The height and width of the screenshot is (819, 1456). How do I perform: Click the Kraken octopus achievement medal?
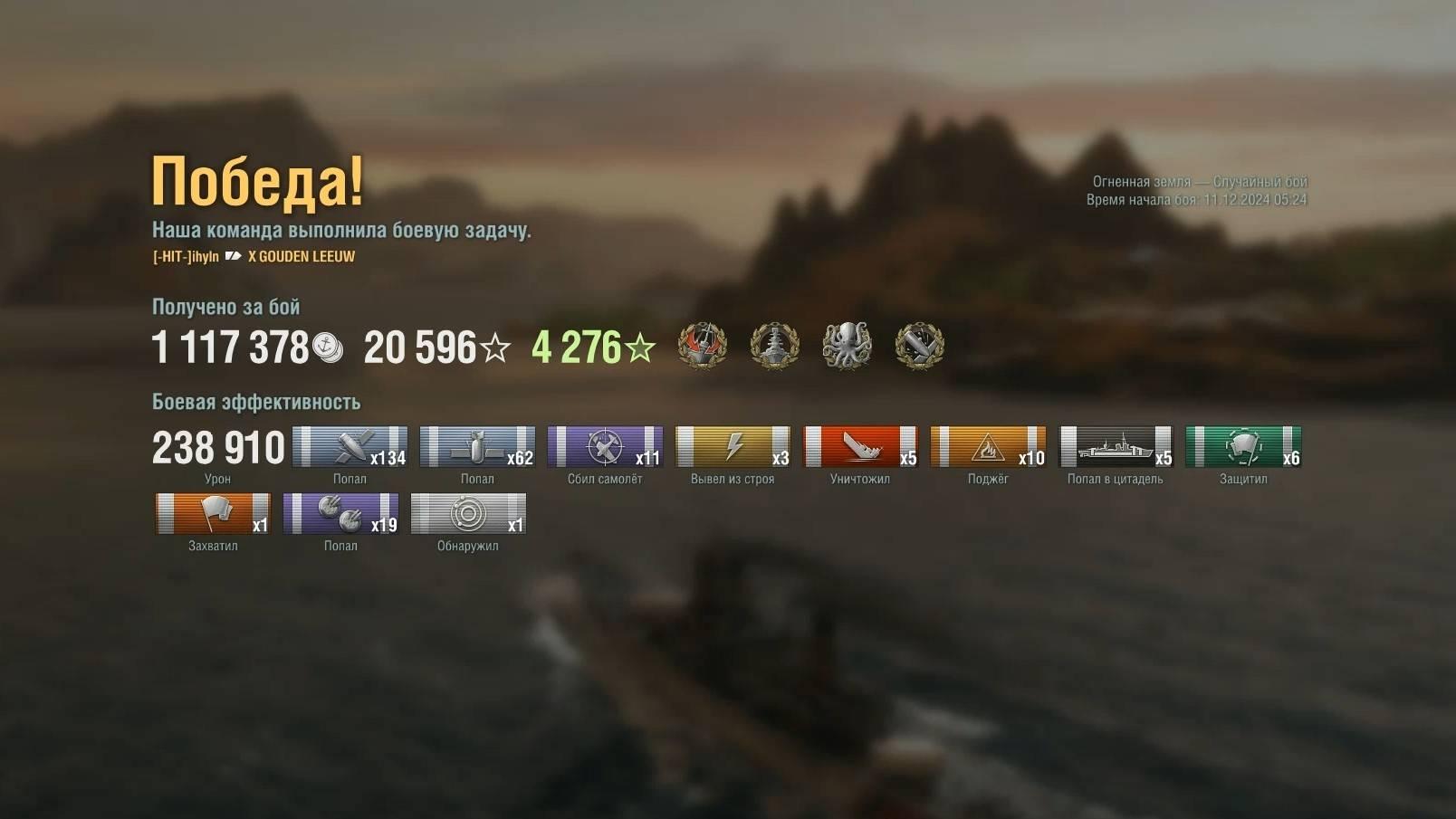pyautogui.click(x=847, y=346)
